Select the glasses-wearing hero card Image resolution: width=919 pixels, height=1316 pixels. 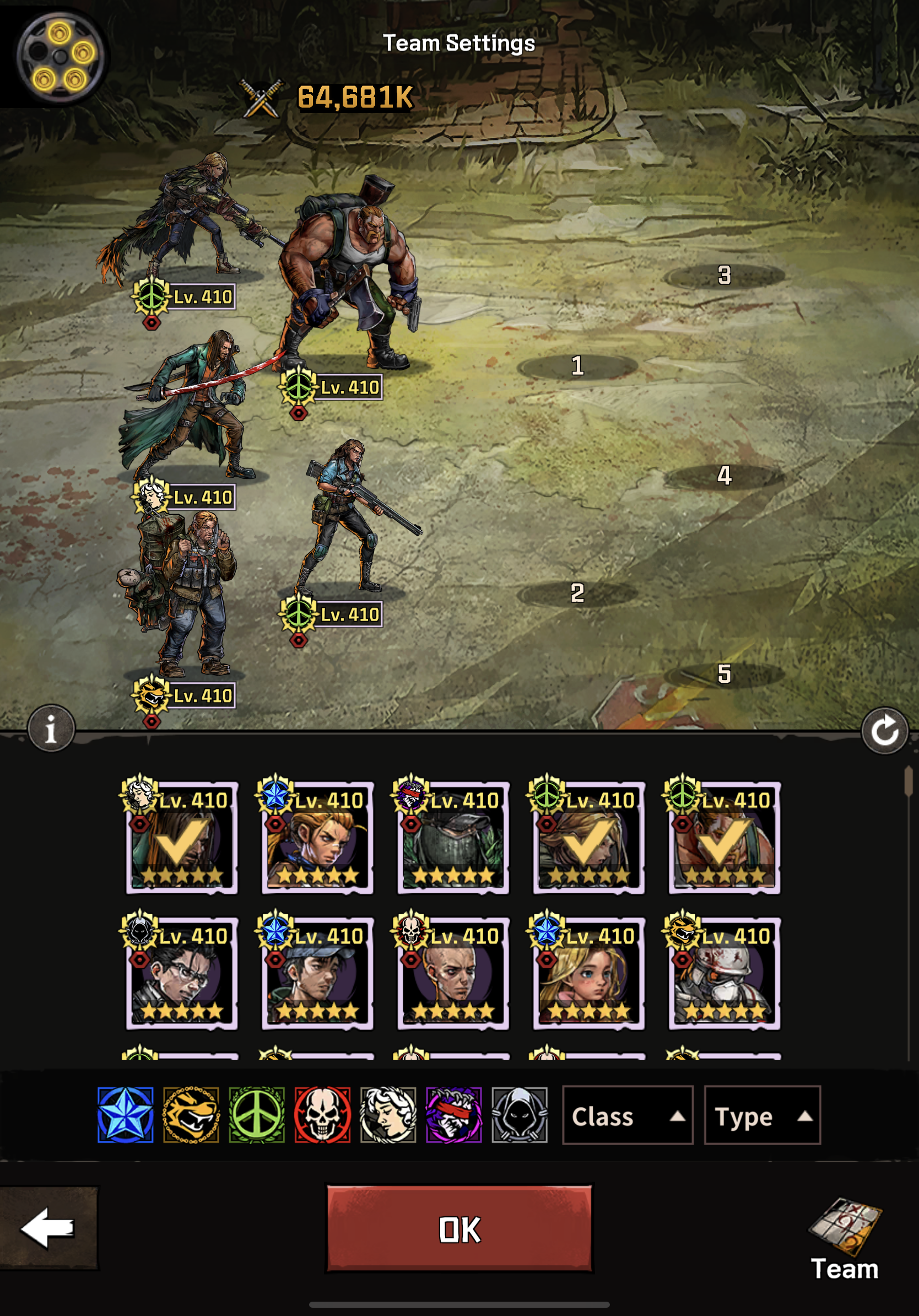point(182,973)
